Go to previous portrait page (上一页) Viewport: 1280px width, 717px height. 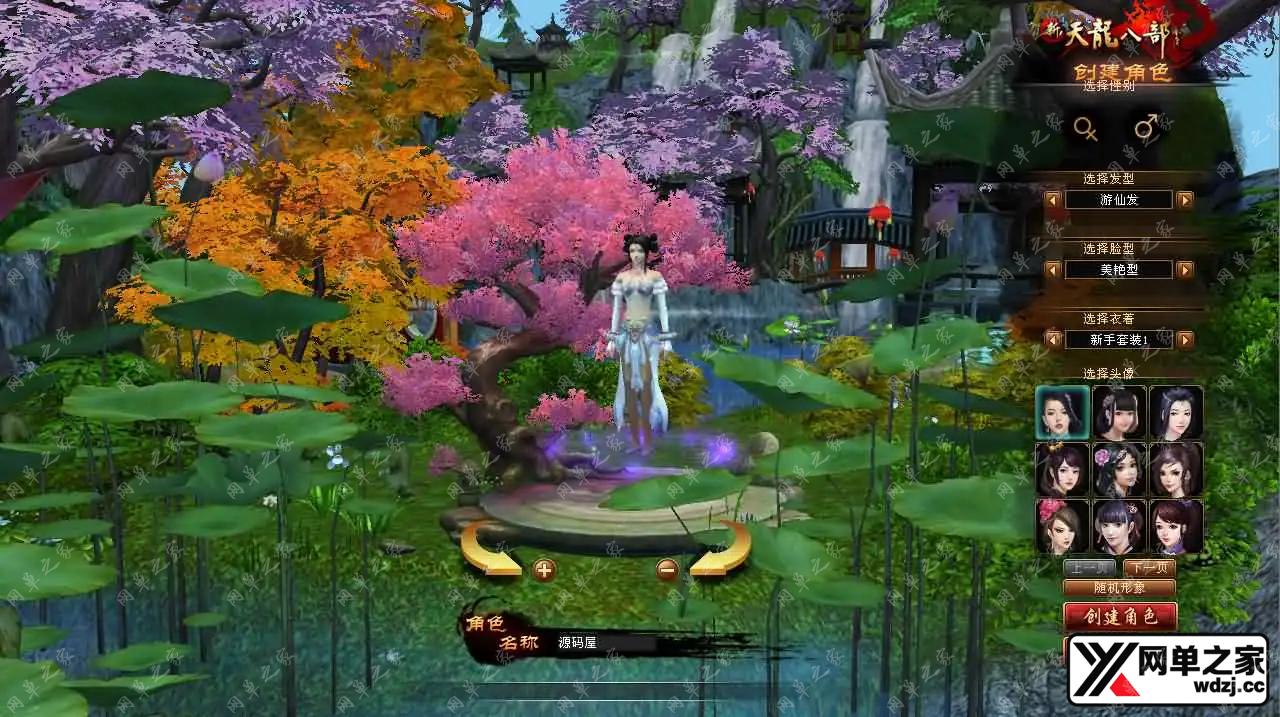1088,568
